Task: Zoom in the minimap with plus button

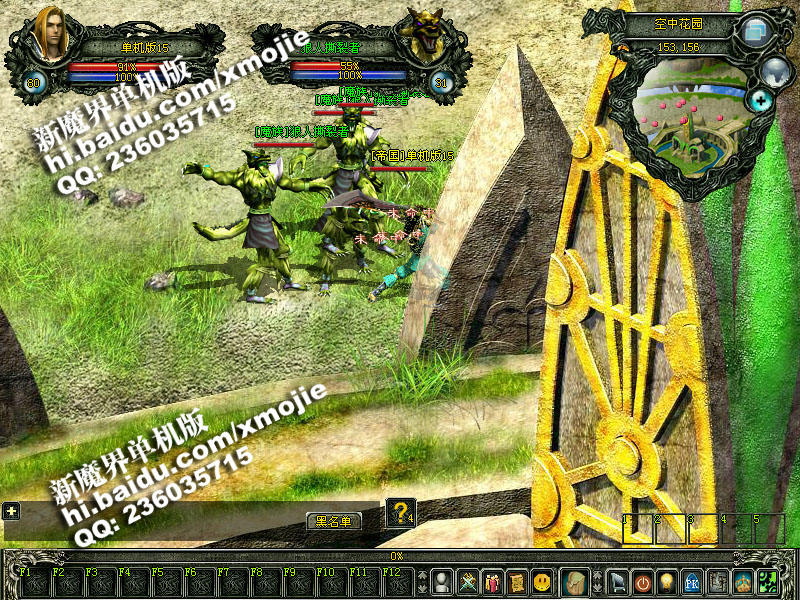Action: pos(762,100)
